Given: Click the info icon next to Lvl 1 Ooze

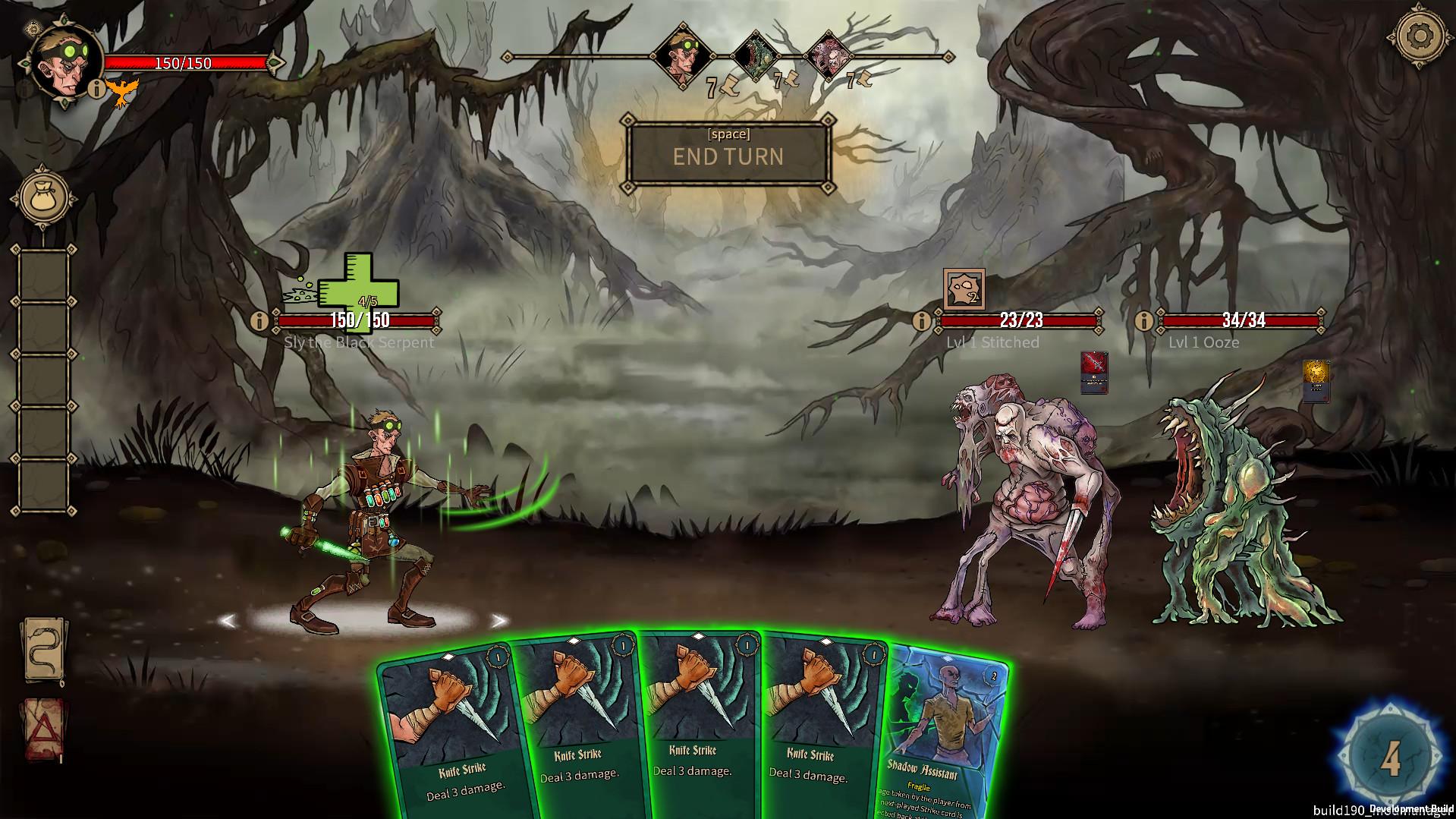Looking at the screenshot, I should point(1143,320).
